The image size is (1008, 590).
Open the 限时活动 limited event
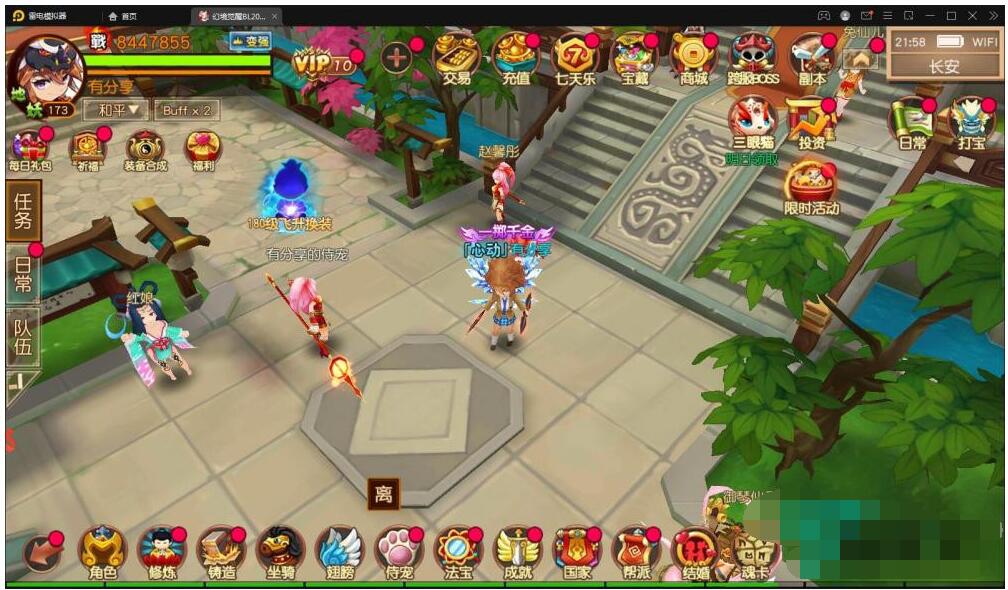point(811,186)
